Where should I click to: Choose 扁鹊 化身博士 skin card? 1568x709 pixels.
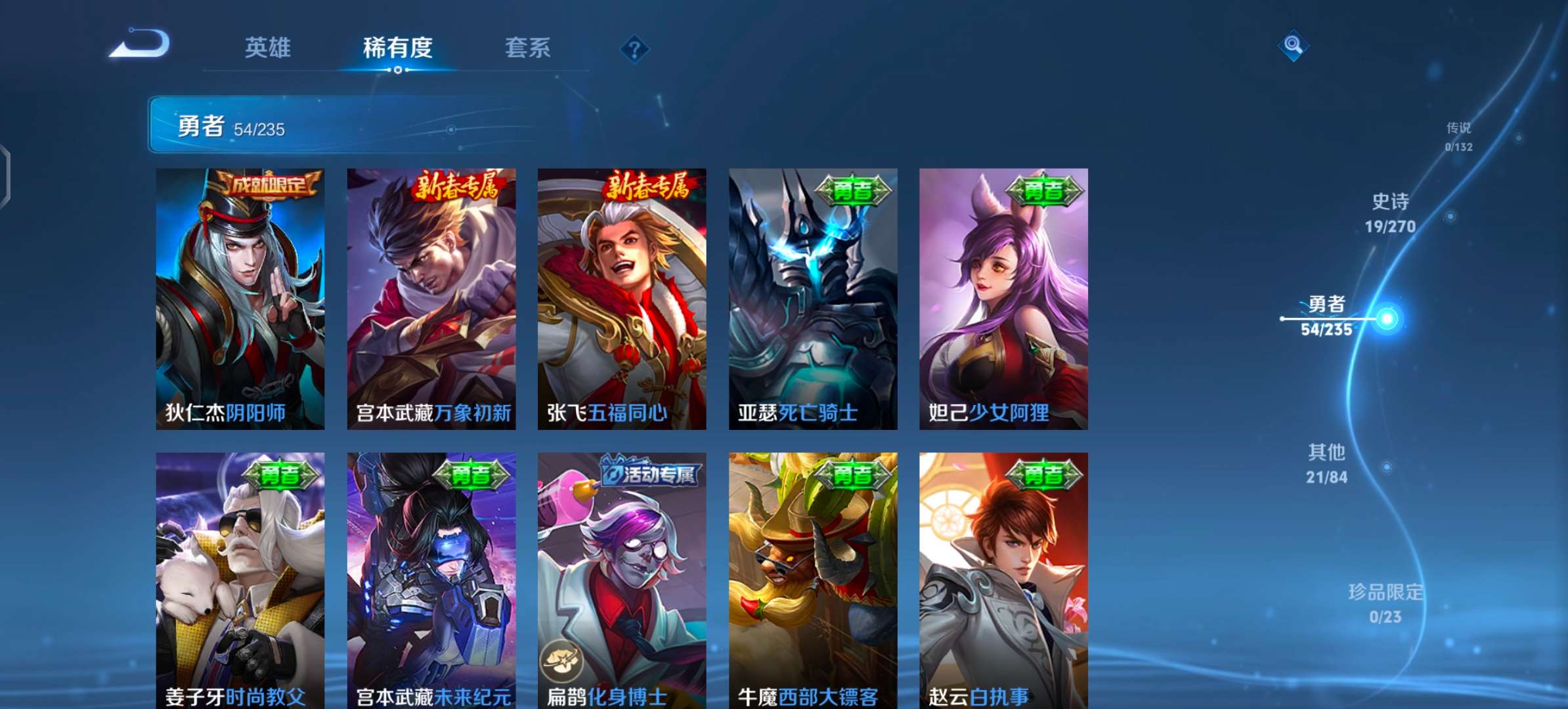(x=622, y=581)
